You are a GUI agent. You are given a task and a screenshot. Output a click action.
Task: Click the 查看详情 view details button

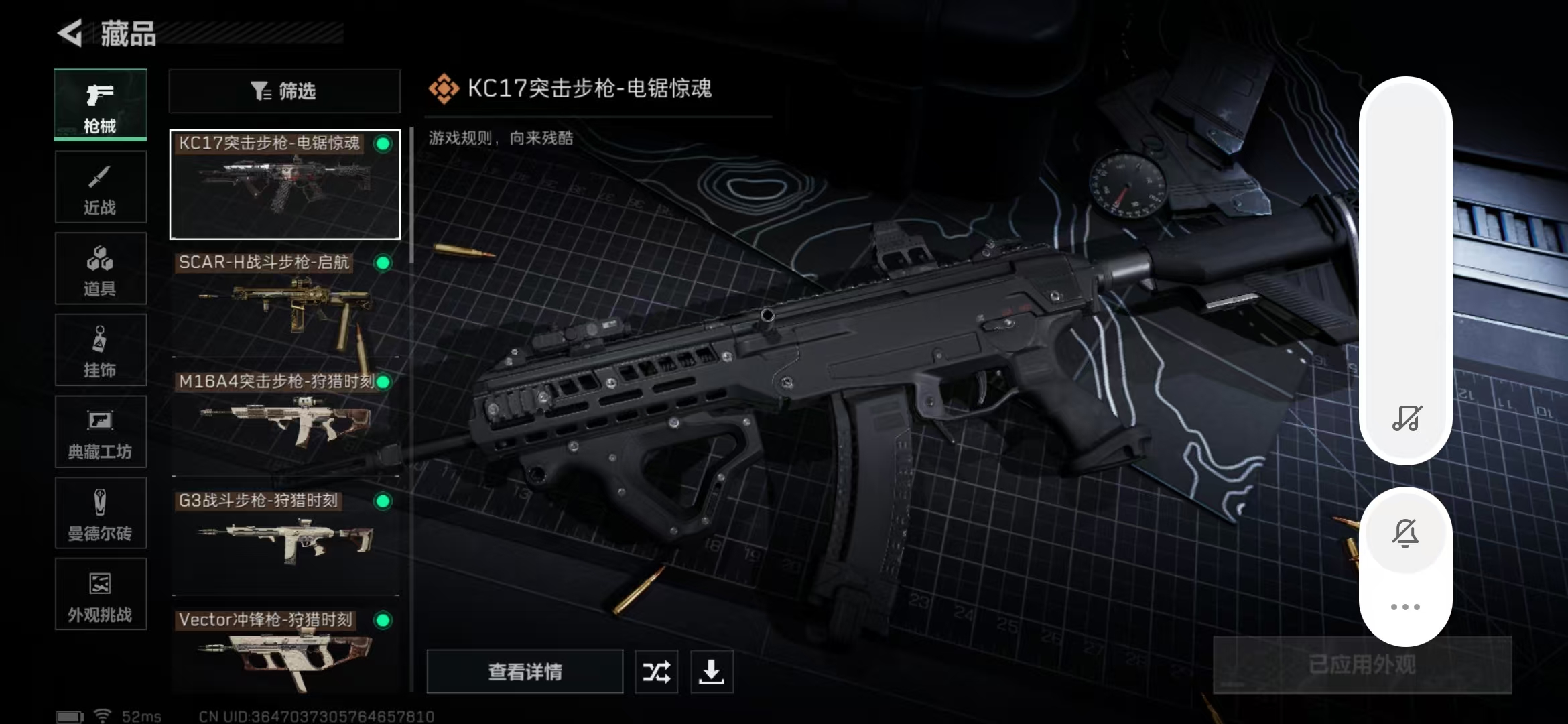point(525,672)
